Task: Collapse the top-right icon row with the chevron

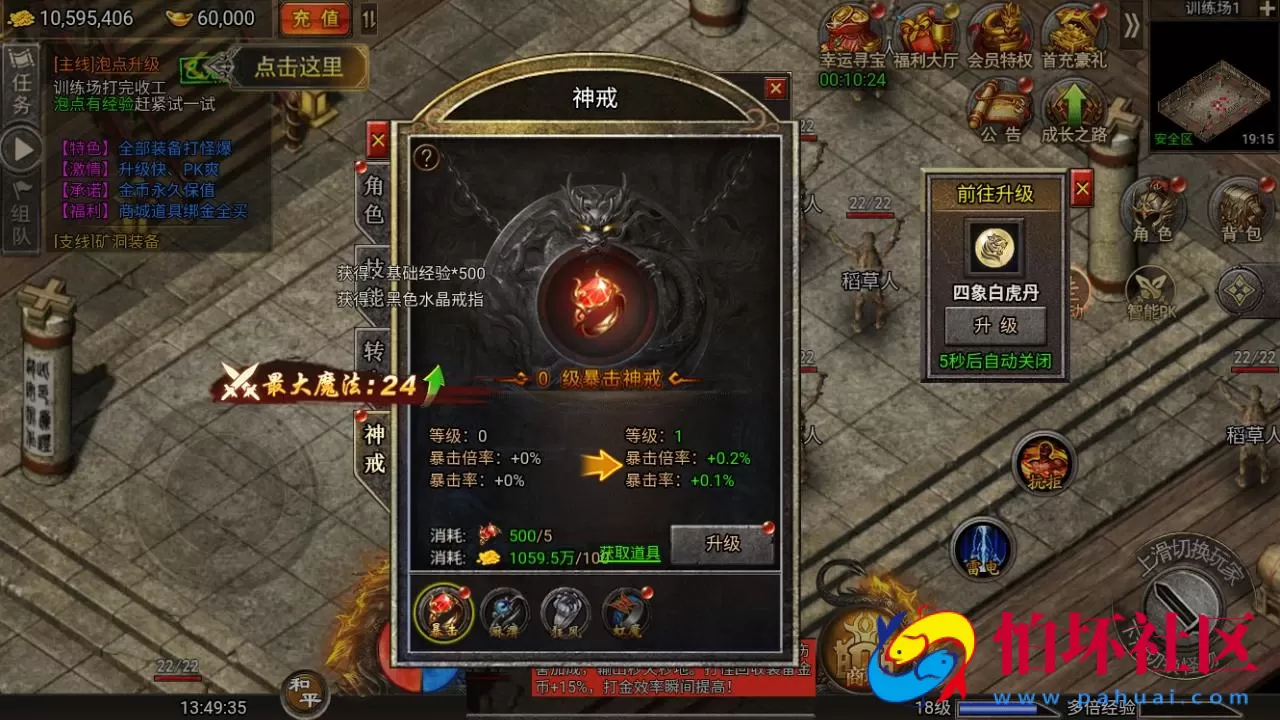Action: coord(1130,26)
